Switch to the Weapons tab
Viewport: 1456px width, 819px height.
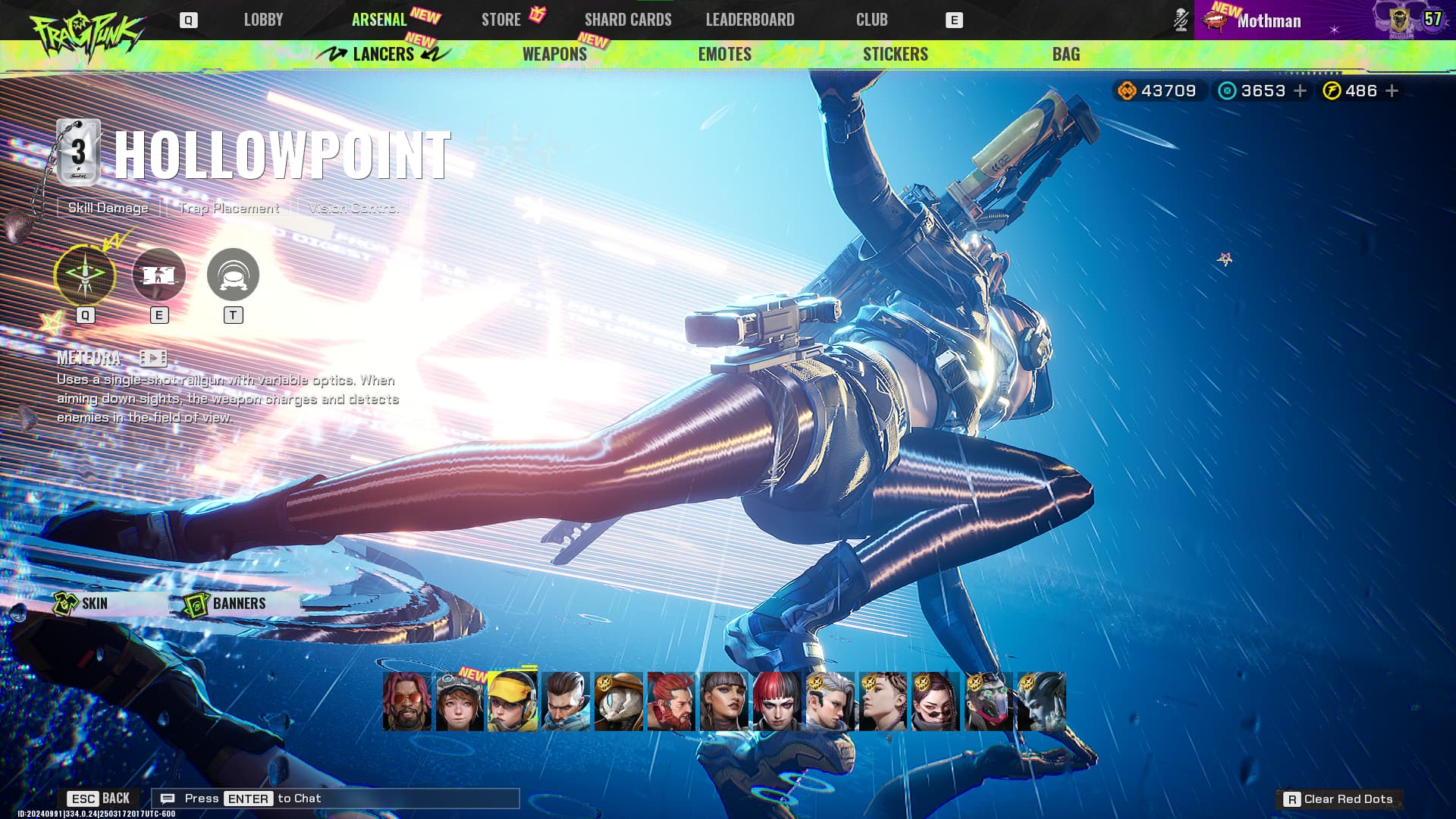[554, 54]
